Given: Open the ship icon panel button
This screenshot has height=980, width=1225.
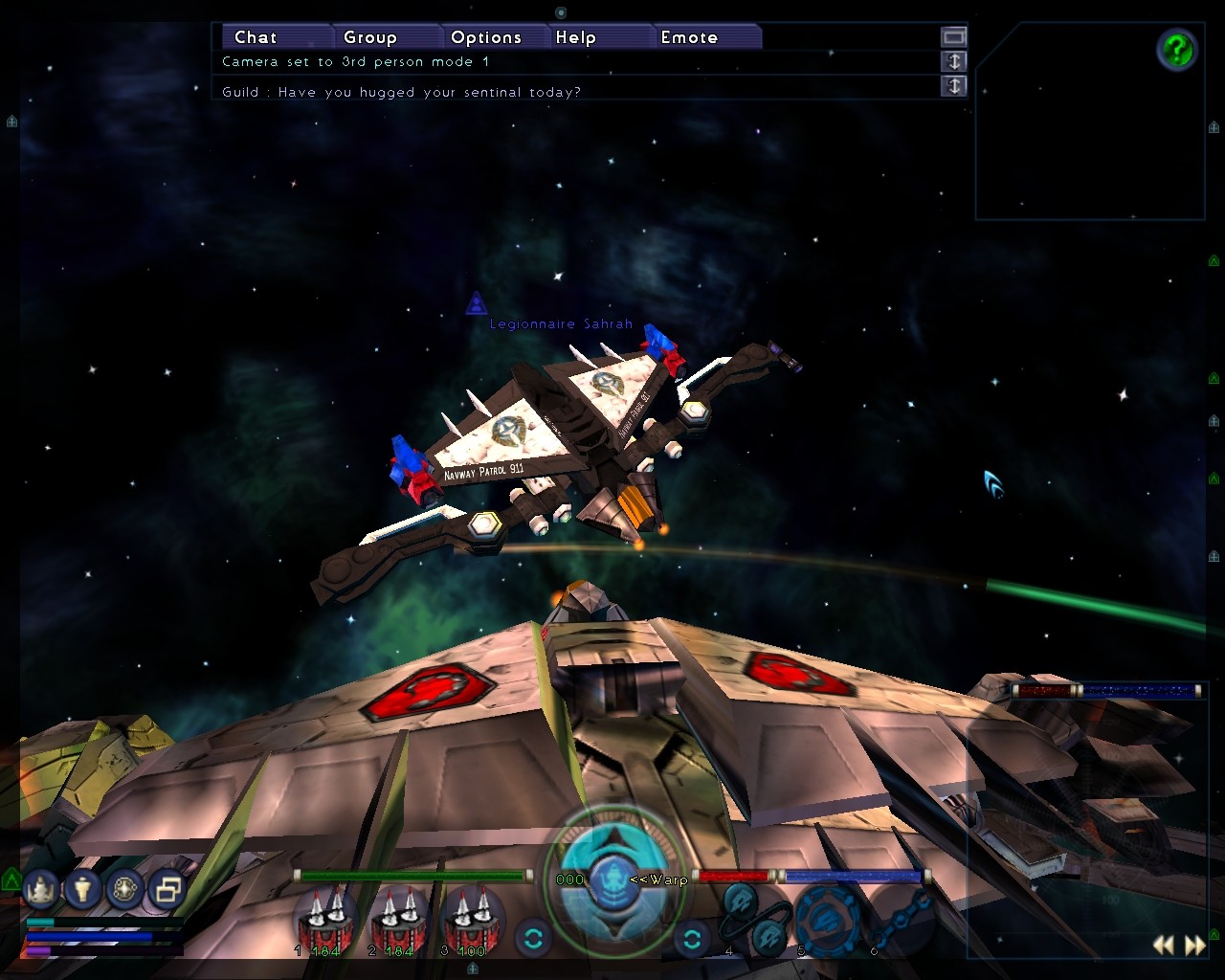Looking at the screenshot, I should point(41,890).
